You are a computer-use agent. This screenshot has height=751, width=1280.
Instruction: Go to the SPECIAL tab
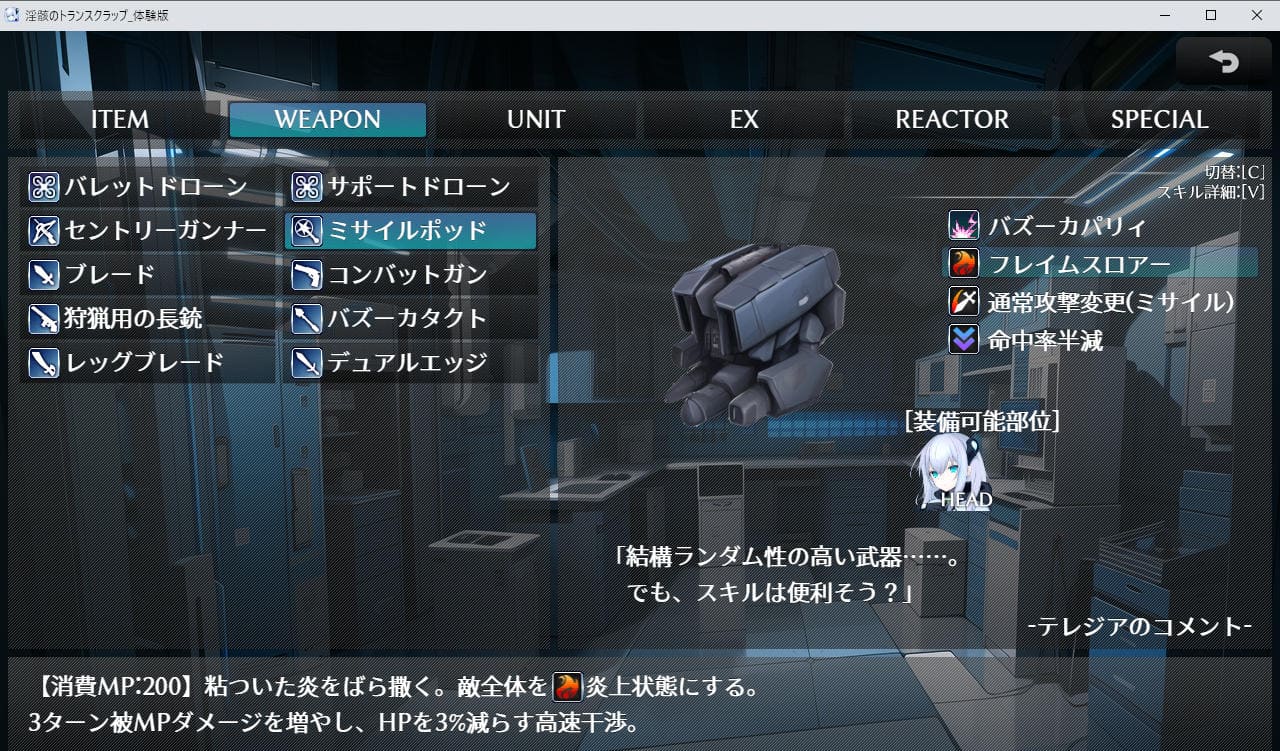[x=1159, y=120]
